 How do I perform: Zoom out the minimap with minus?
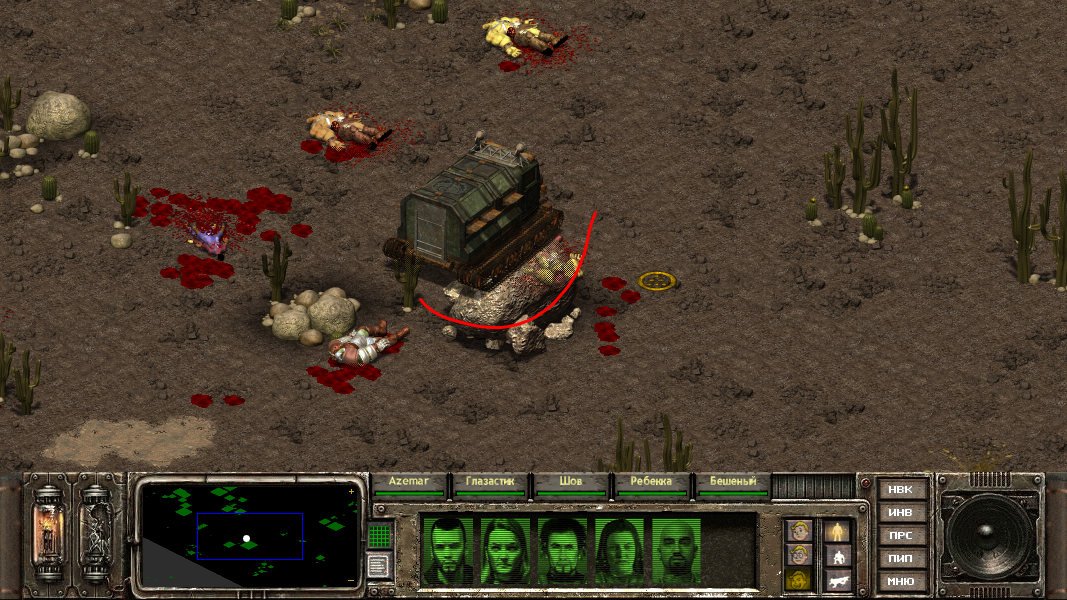coord(351,580)
